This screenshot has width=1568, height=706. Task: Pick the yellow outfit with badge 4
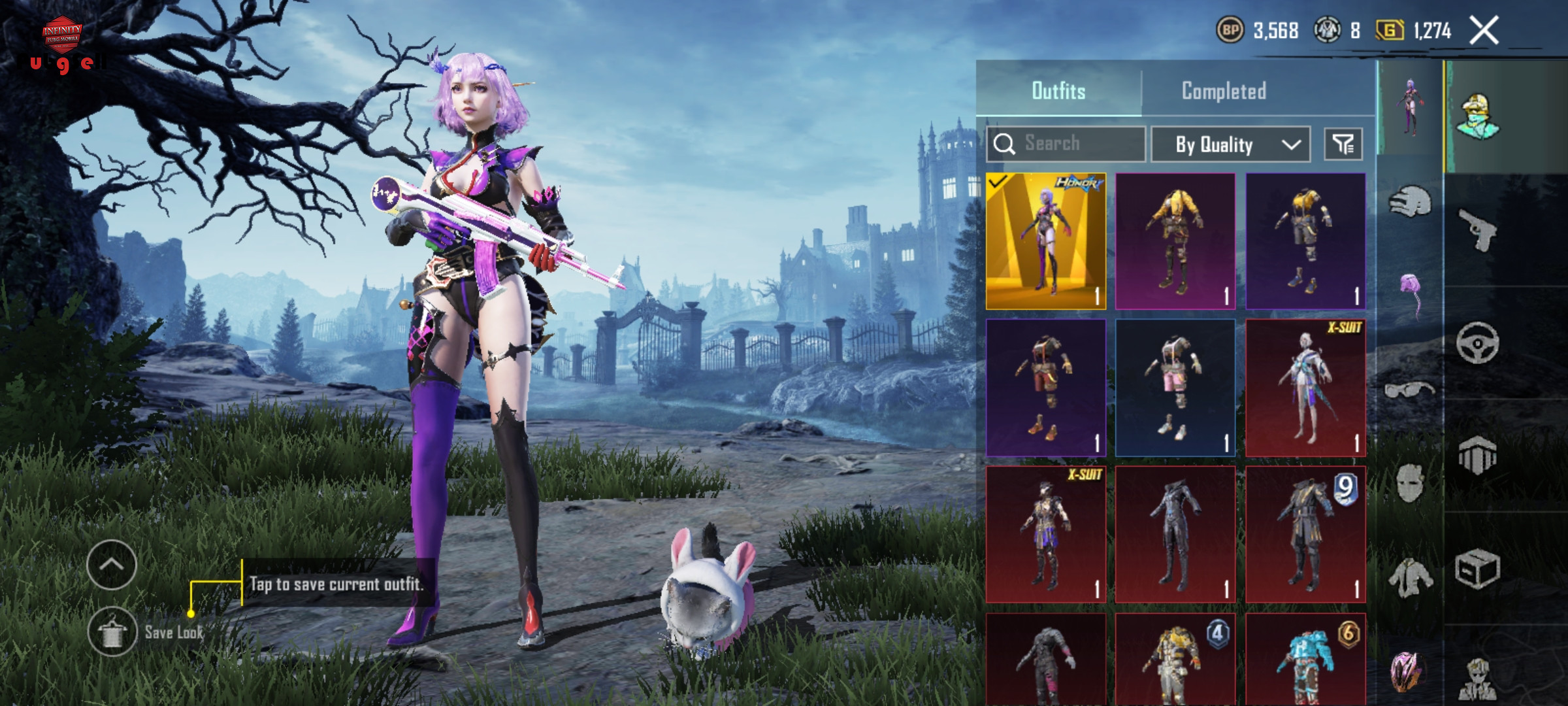point(1175,660)
